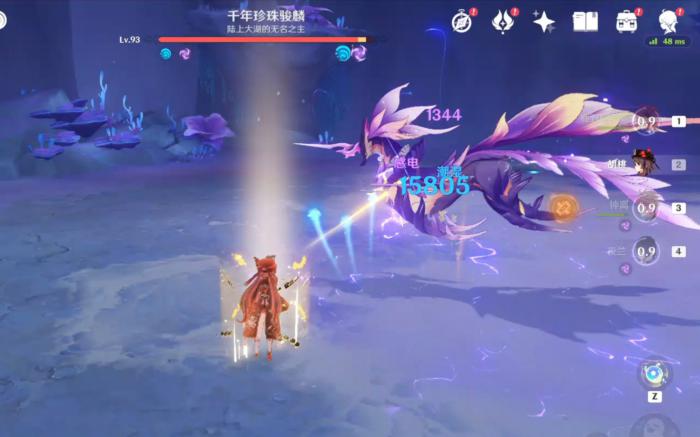Open the wish star icon
700x437 pixels.
point(544,22)
